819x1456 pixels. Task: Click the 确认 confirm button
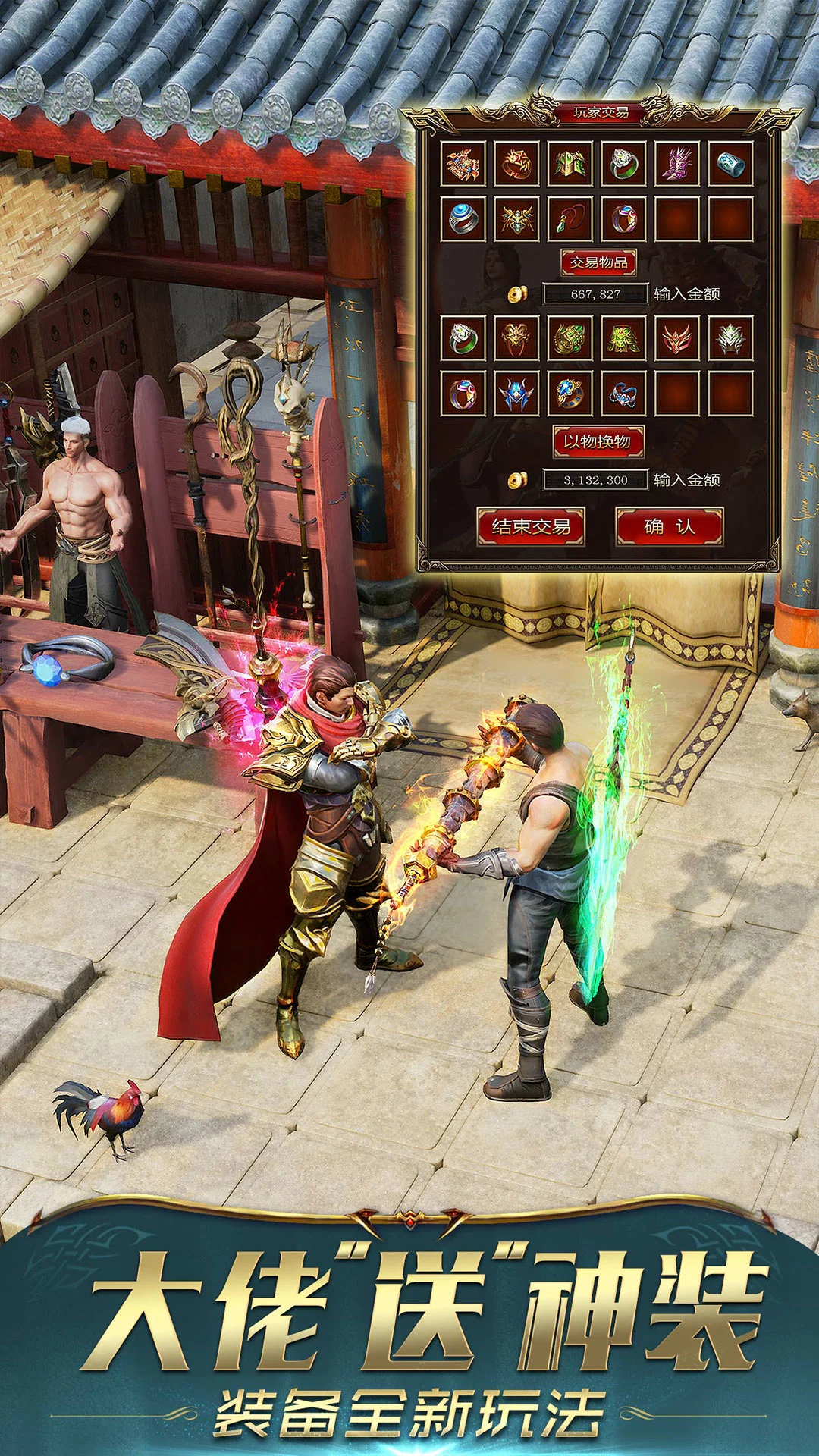click(669, 526)
